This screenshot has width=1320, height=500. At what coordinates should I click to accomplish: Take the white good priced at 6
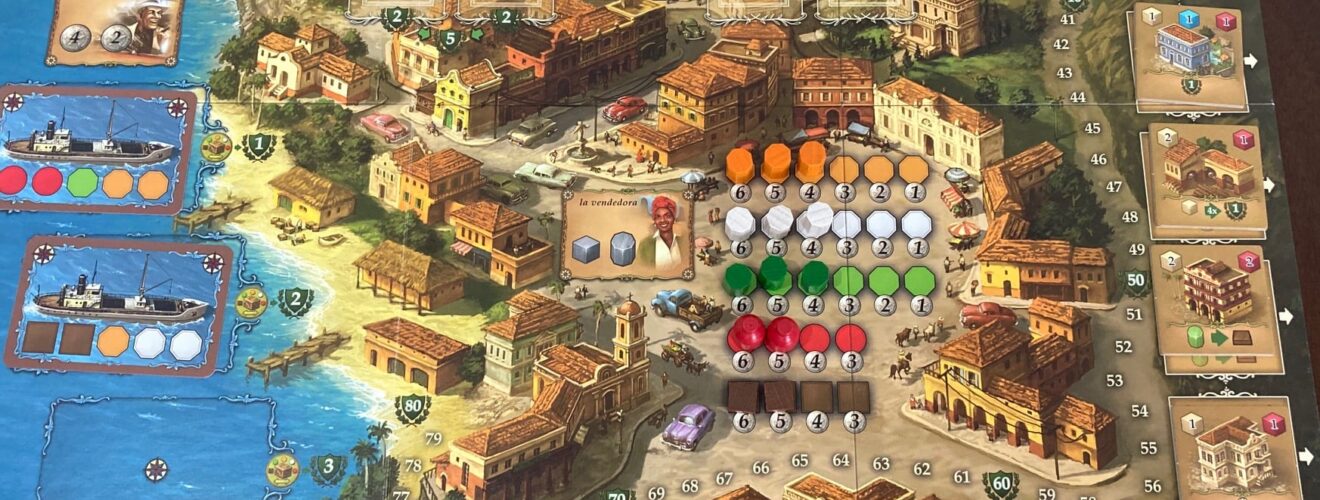click(x=740, y=222)
